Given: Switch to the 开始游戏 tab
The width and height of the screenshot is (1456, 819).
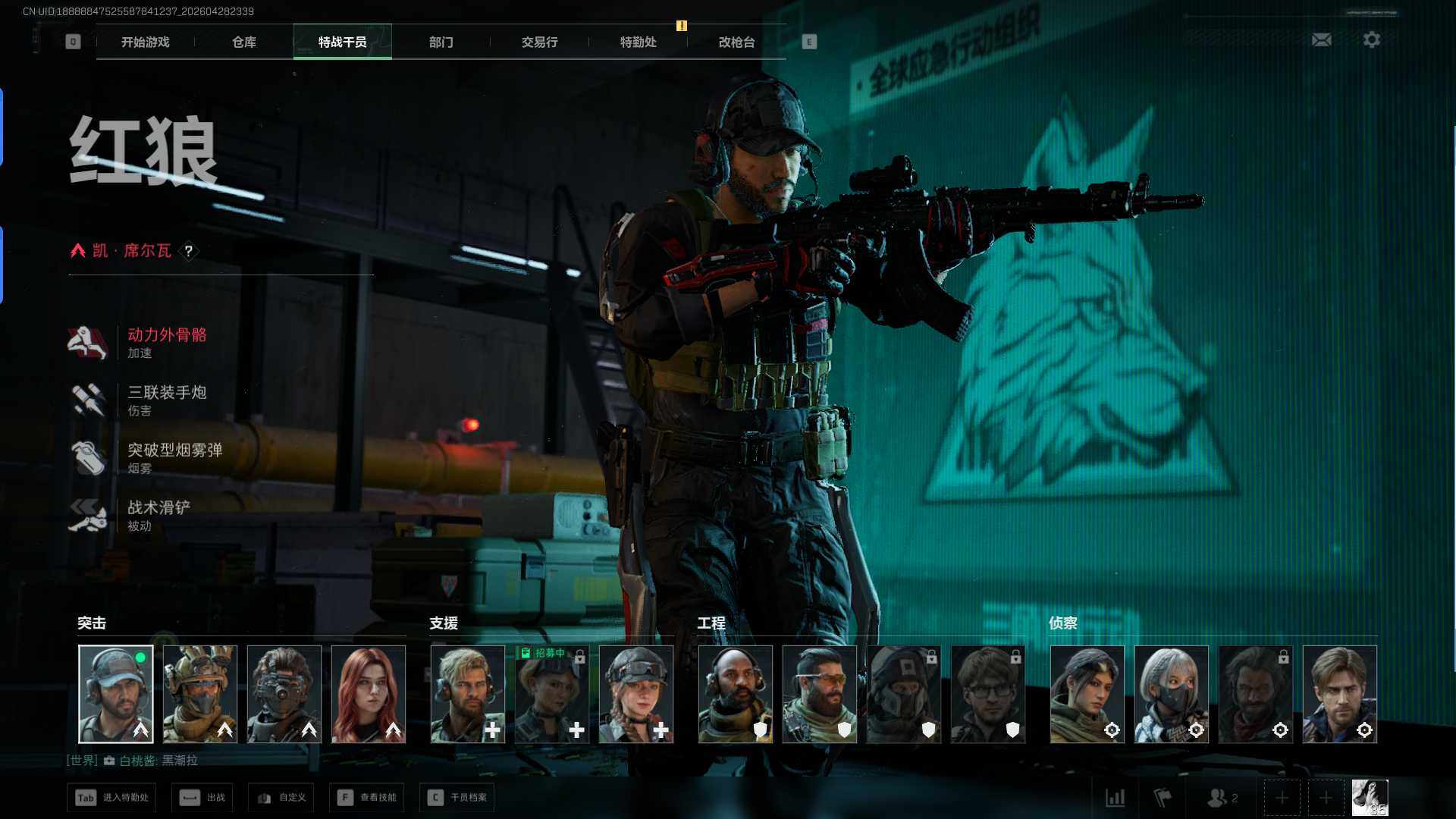Looking at the screenshot, I should point(146,42).
